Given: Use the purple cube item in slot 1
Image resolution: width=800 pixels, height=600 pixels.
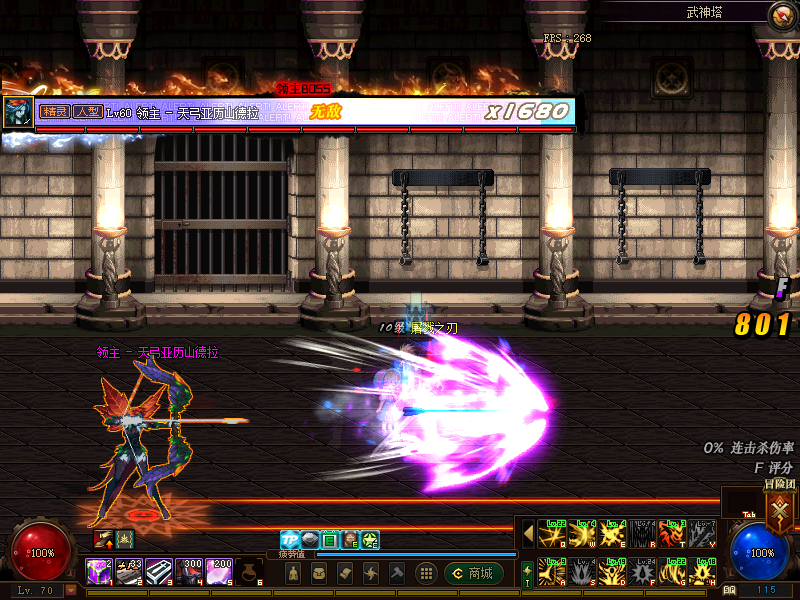Looking at the screenshot, I should (98, 572).
